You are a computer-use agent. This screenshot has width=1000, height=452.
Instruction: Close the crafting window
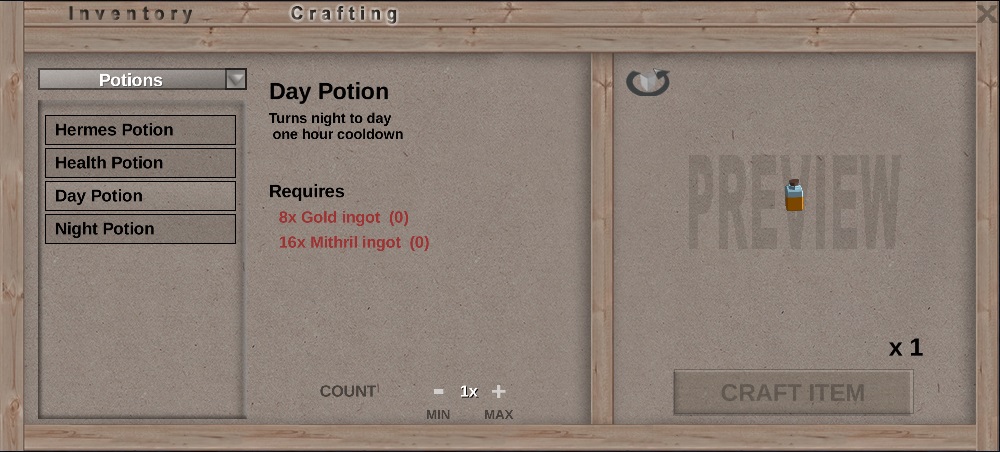(987, 14)
